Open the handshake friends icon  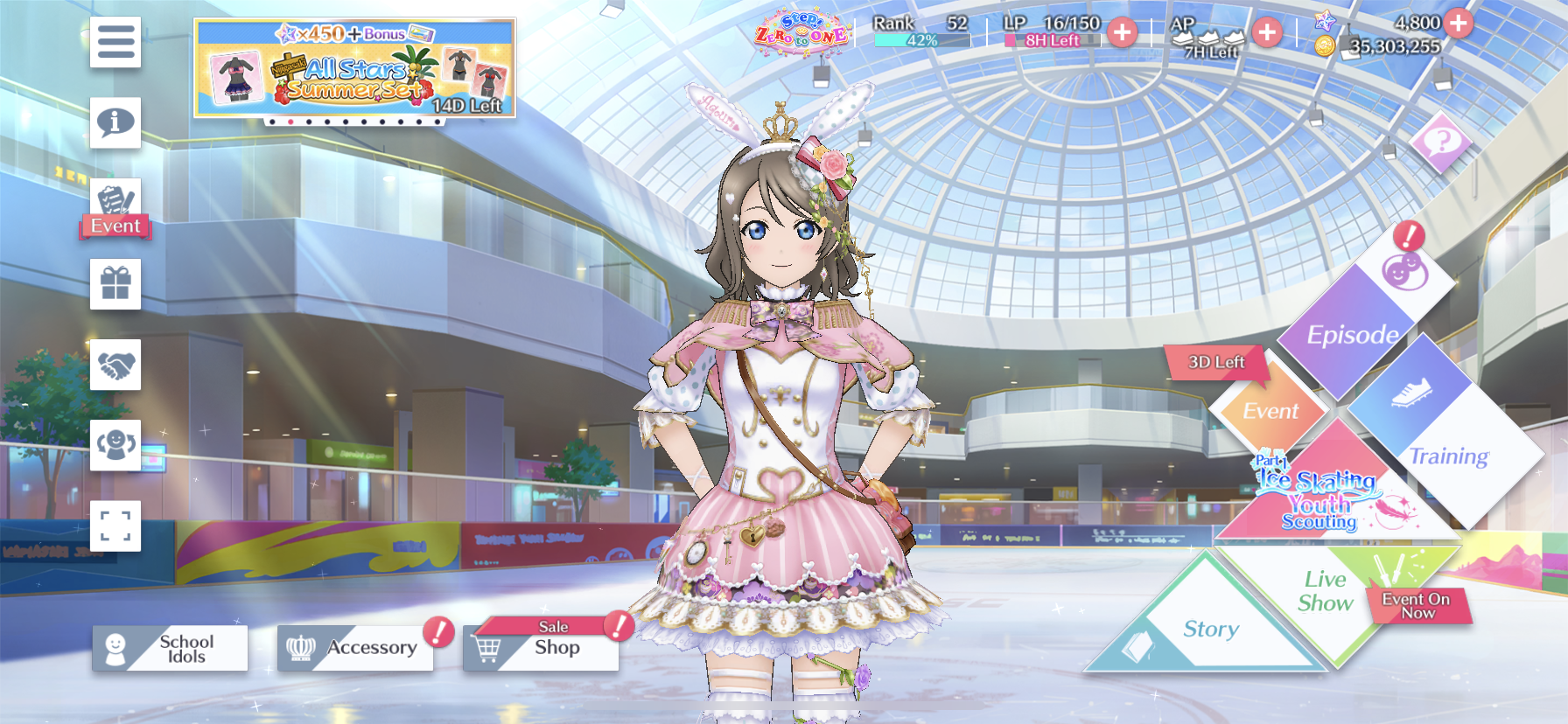coord(115,365)
